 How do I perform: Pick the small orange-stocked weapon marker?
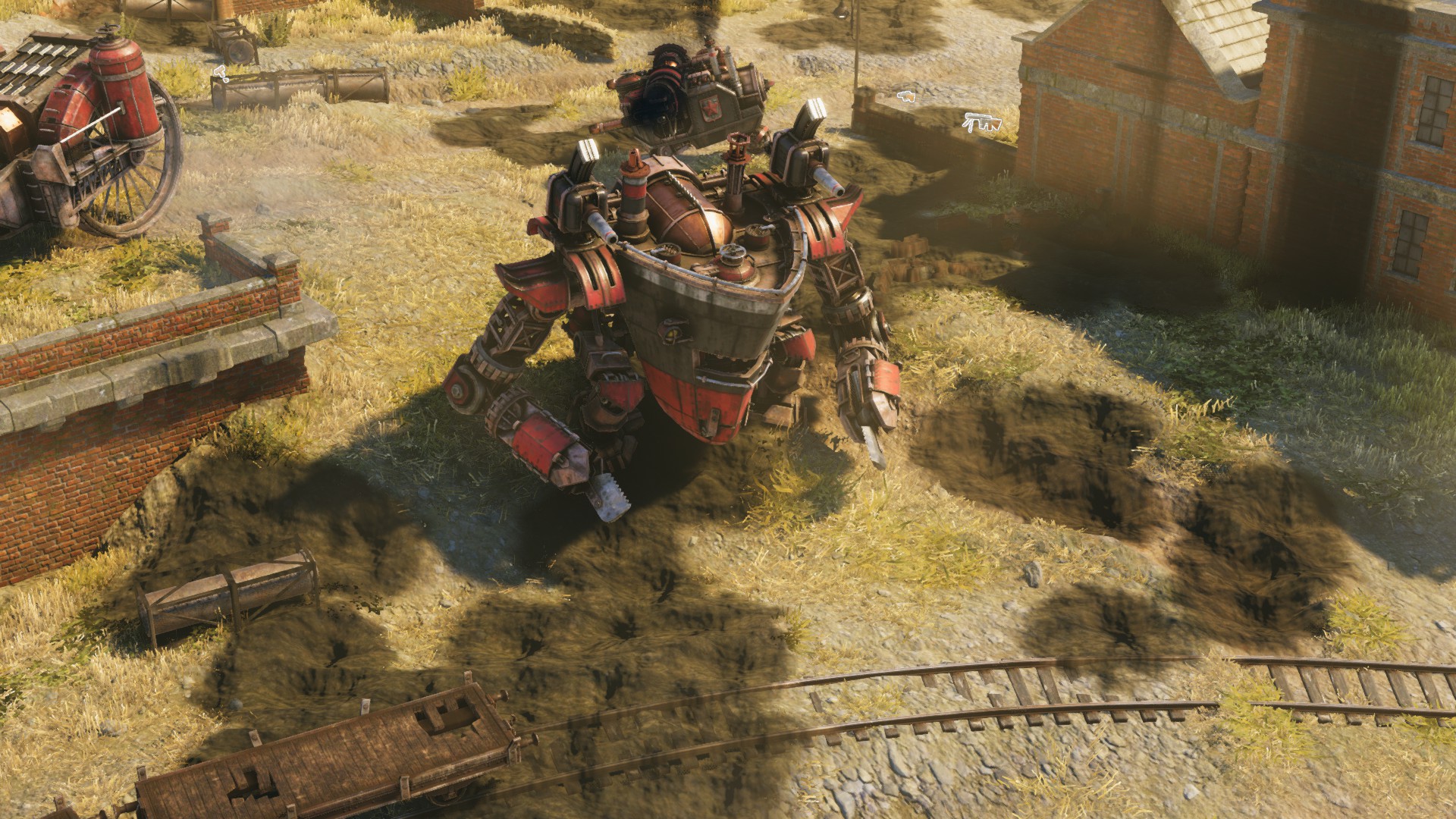click(905, 96)
